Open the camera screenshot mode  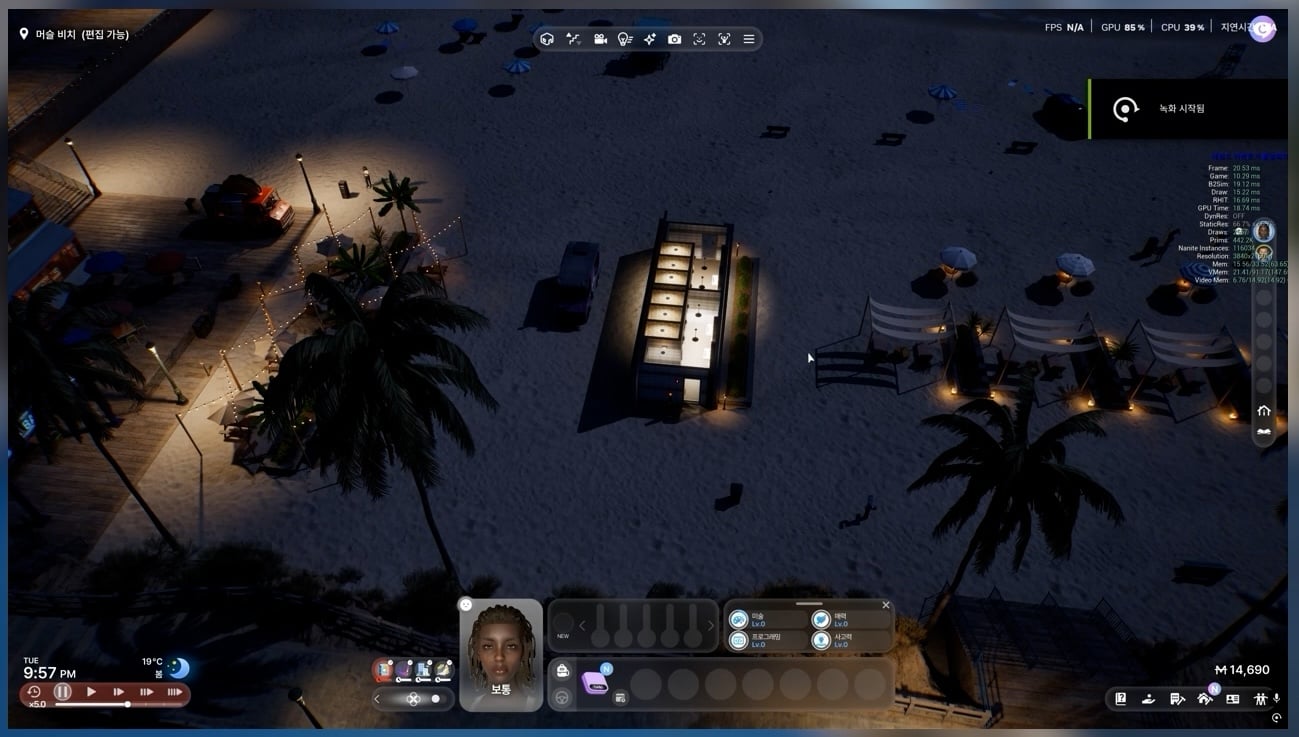pyautogui.click(x=674, y=39)
